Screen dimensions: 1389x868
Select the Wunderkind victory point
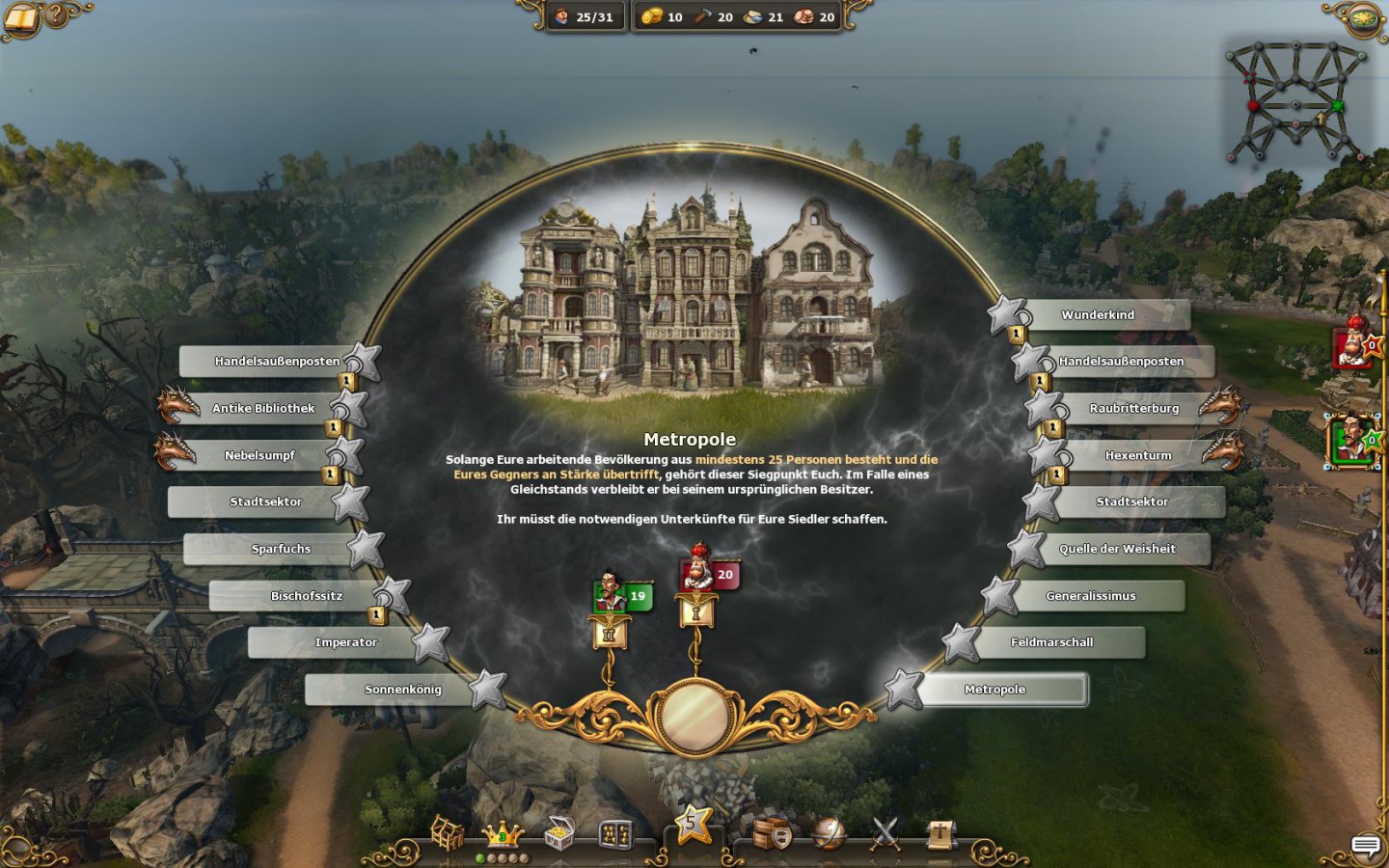1098,315
